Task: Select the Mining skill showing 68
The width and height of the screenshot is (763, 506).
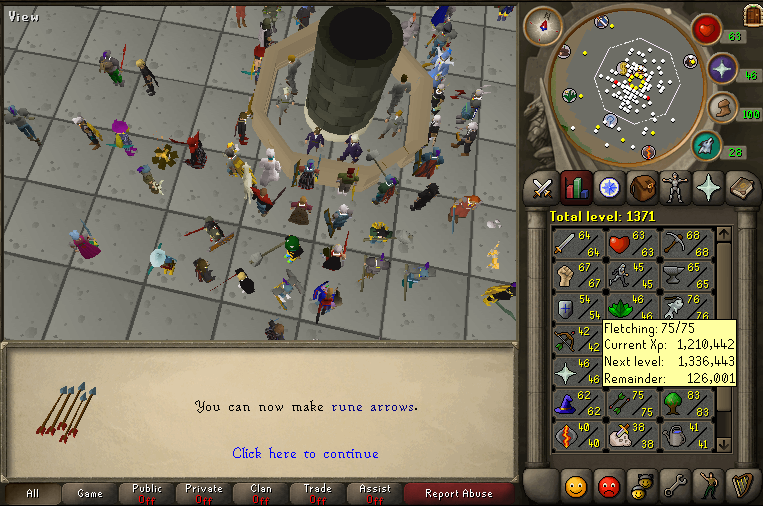Action: pyautogui.click(x=685, y=242)
